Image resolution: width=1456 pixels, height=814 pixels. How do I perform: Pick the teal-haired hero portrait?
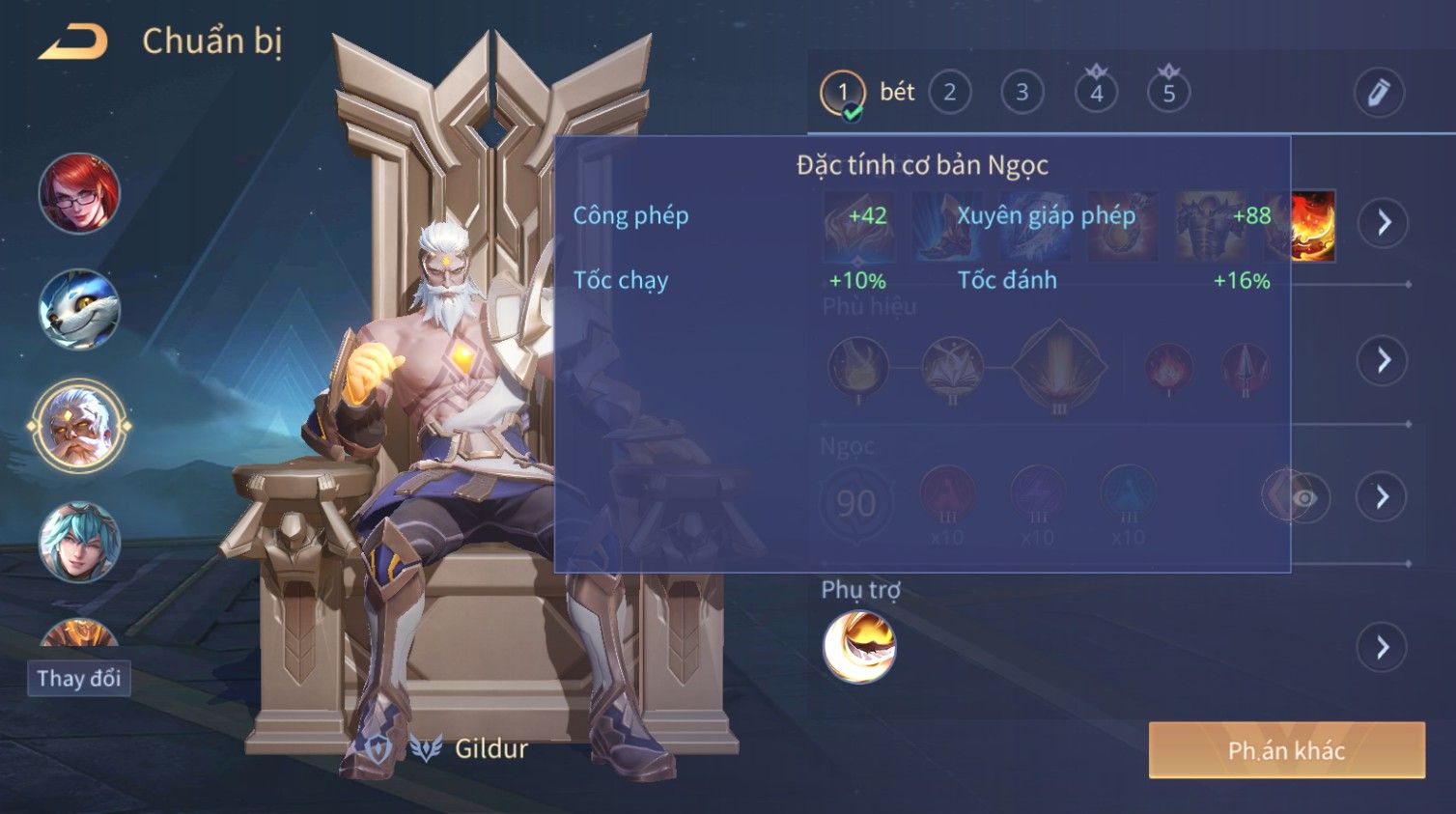pyautogui.click(x=79, y=542)
